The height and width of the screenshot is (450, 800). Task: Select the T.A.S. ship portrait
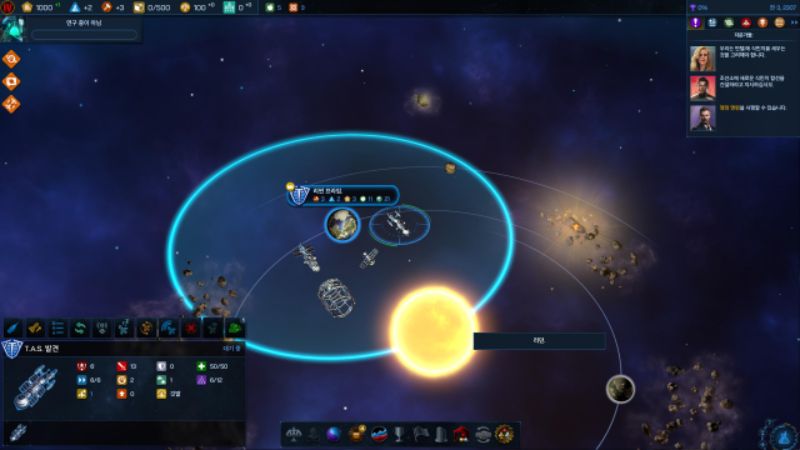(37, 388)
